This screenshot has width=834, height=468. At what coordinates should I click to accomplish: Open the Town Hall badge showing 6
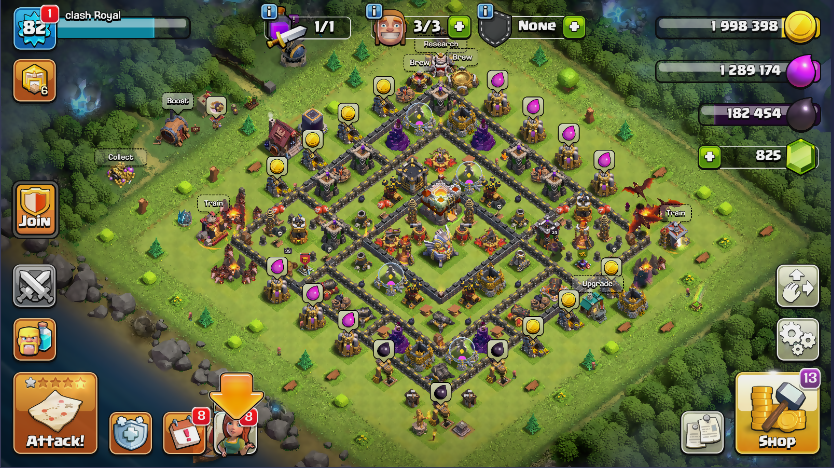coord(34,81)
